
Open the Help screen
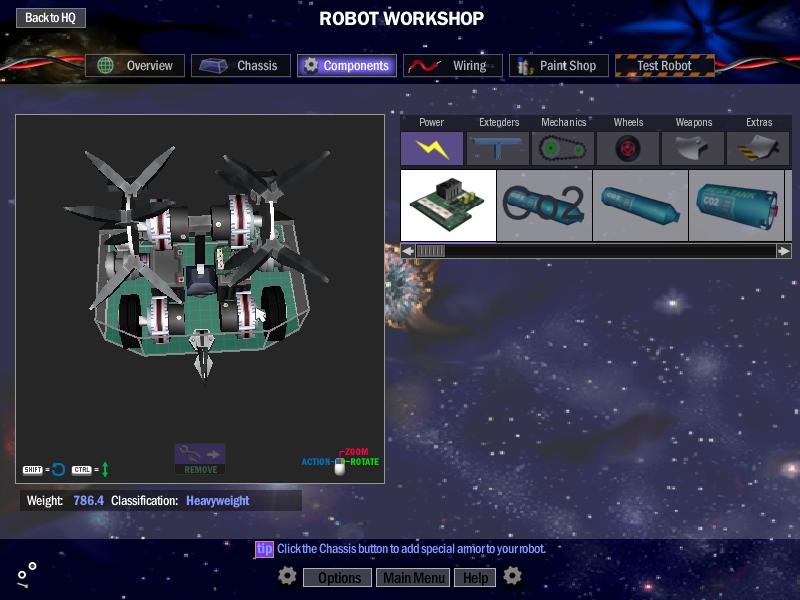click(x=475, y=577)
